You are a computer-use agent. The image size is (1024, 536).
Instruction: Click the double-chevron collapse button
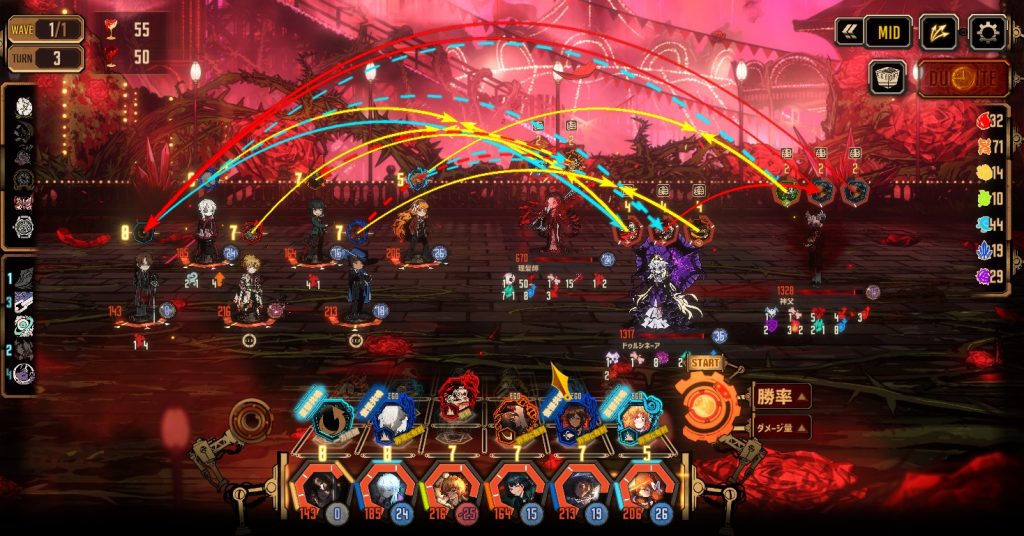[x=850, y=32]
